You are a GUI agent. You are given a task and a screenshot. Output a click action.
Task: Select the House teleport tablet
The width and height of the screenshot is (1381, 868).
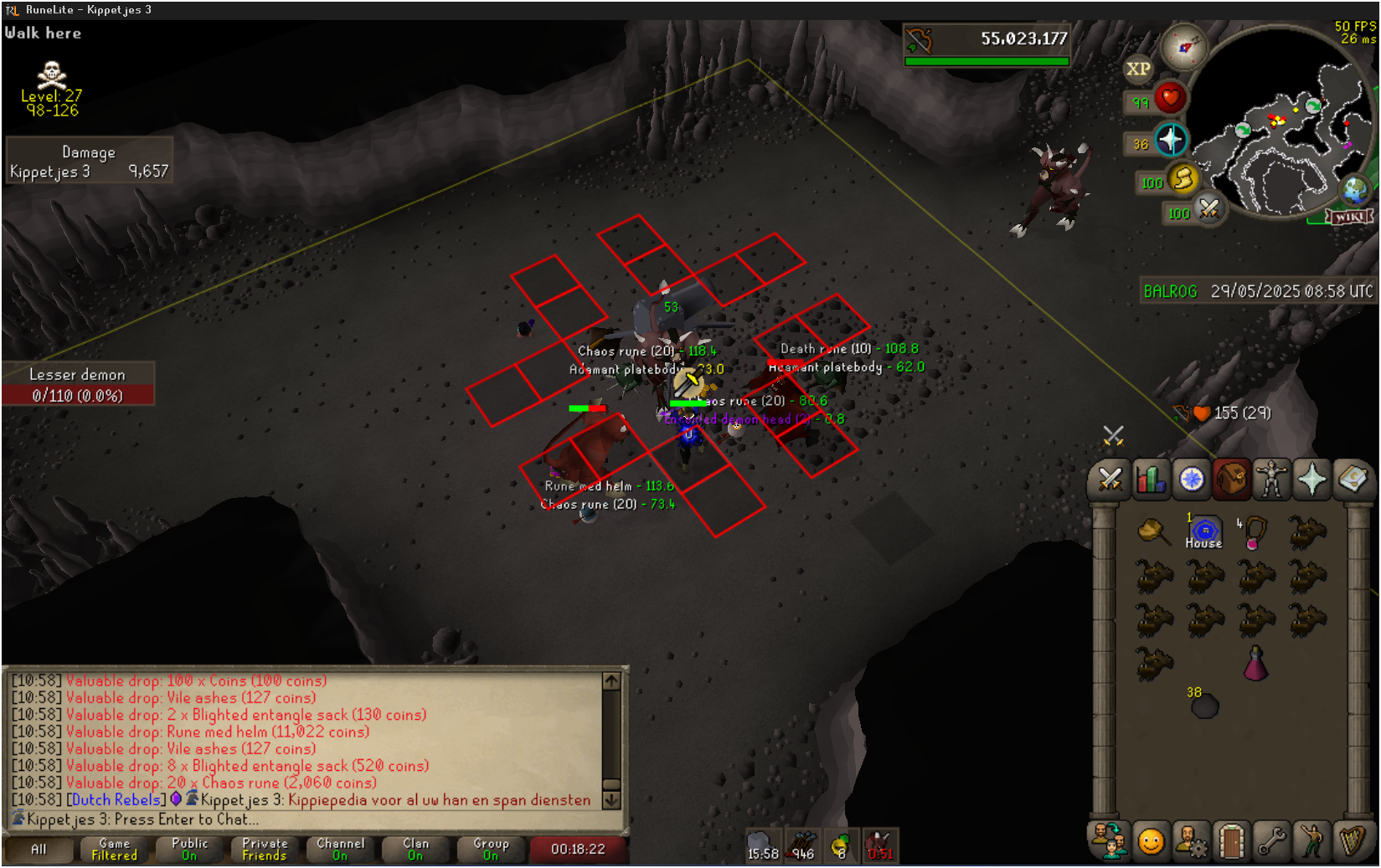pos(1204,532)
